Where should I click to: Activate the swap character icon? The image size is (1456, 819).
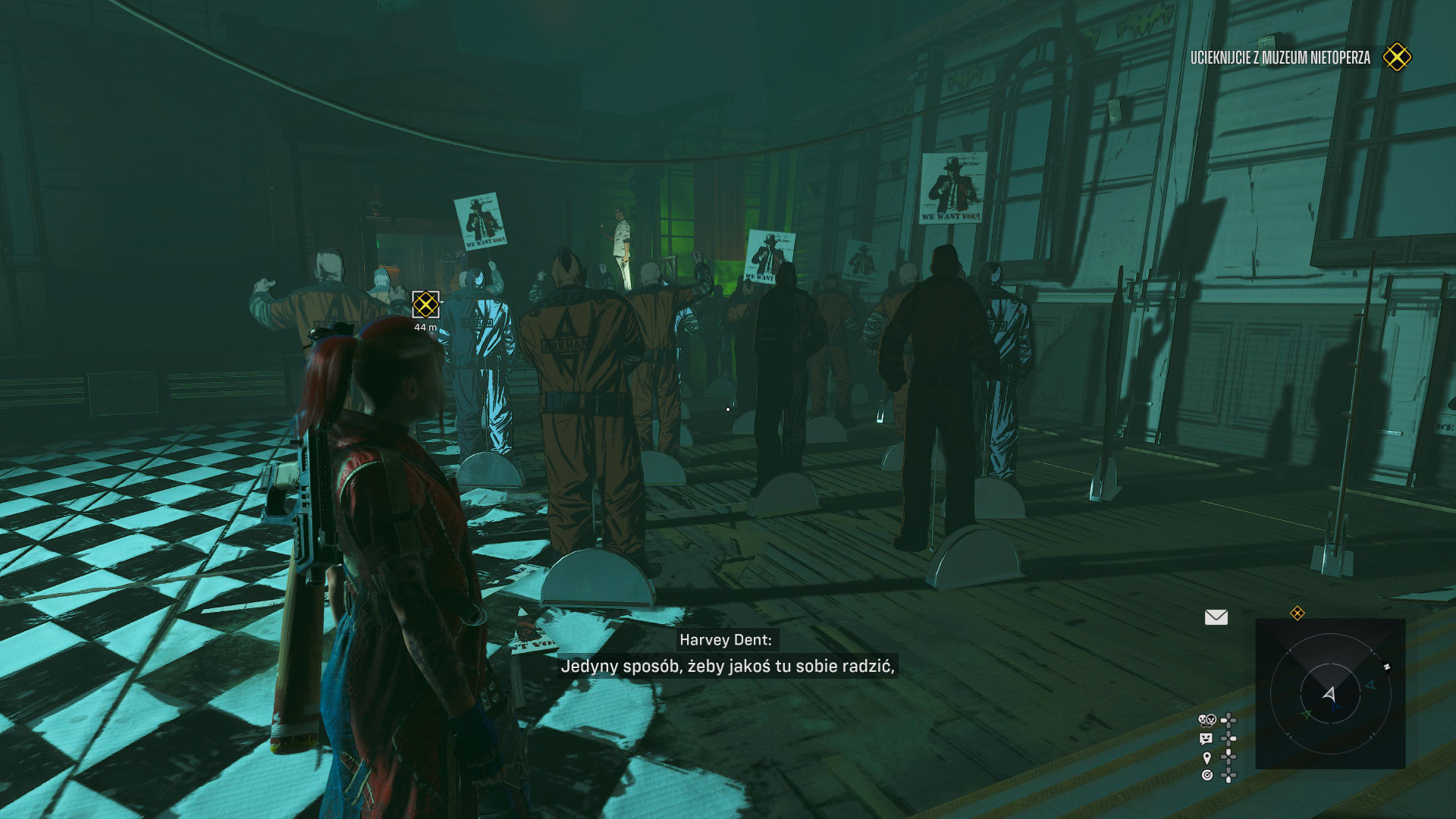(1206, 720)
